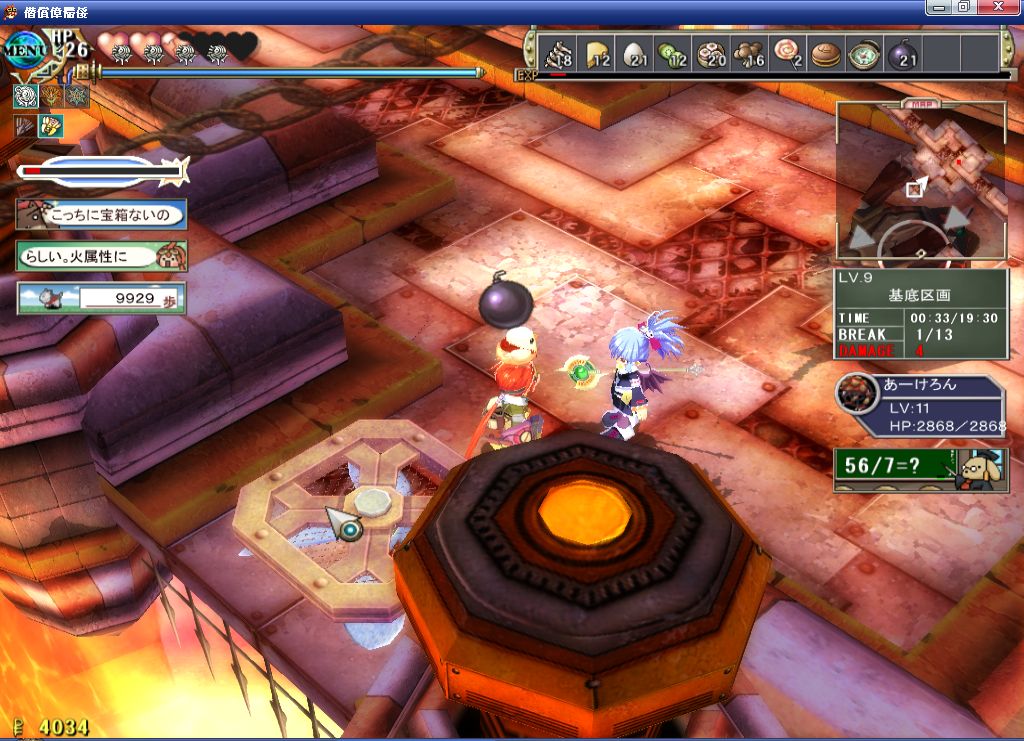This screenshot has width=1024, height=741.
Task: Choose the kiwi slices item
Action: coord(671,54)
